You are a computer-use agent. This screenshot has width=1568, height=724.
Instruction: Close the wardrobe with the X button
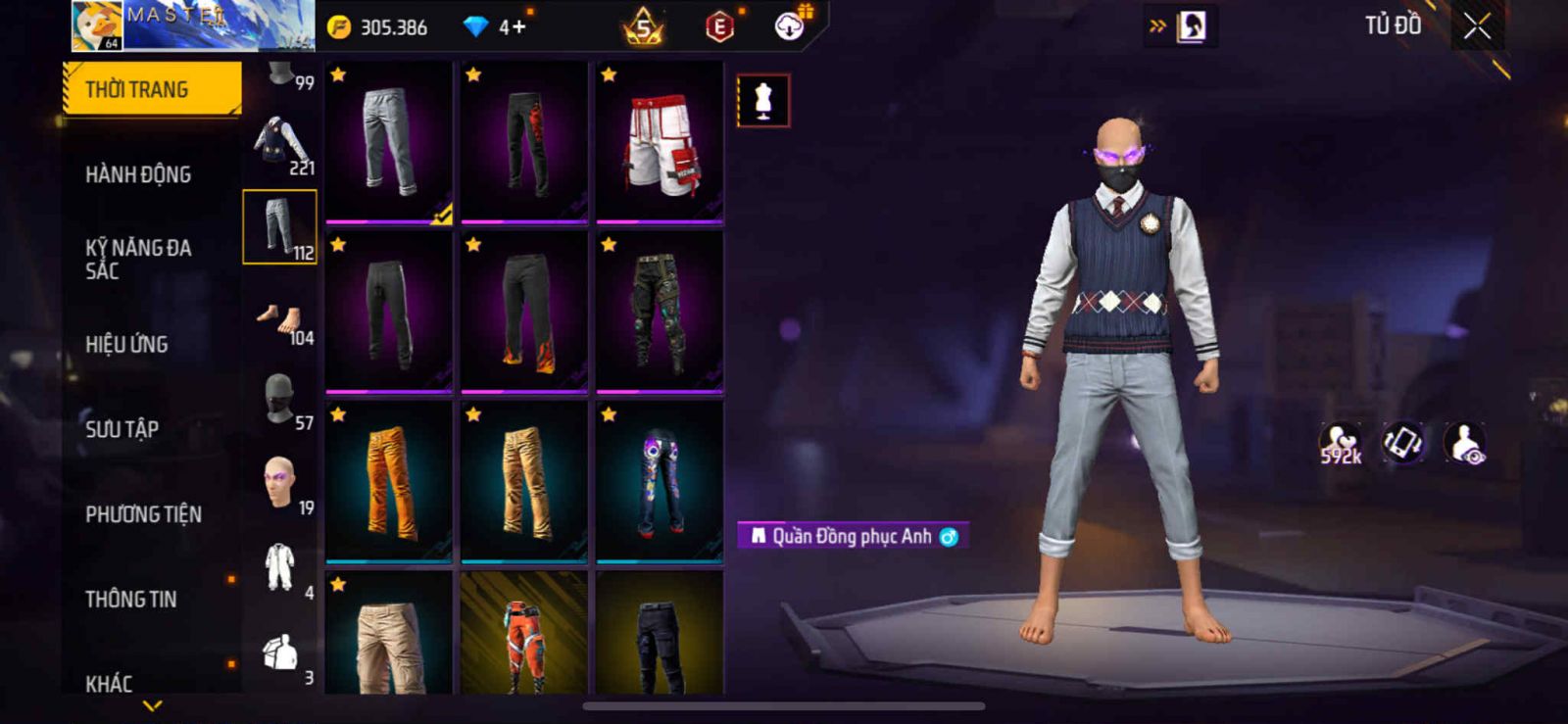pos(1477,26)
